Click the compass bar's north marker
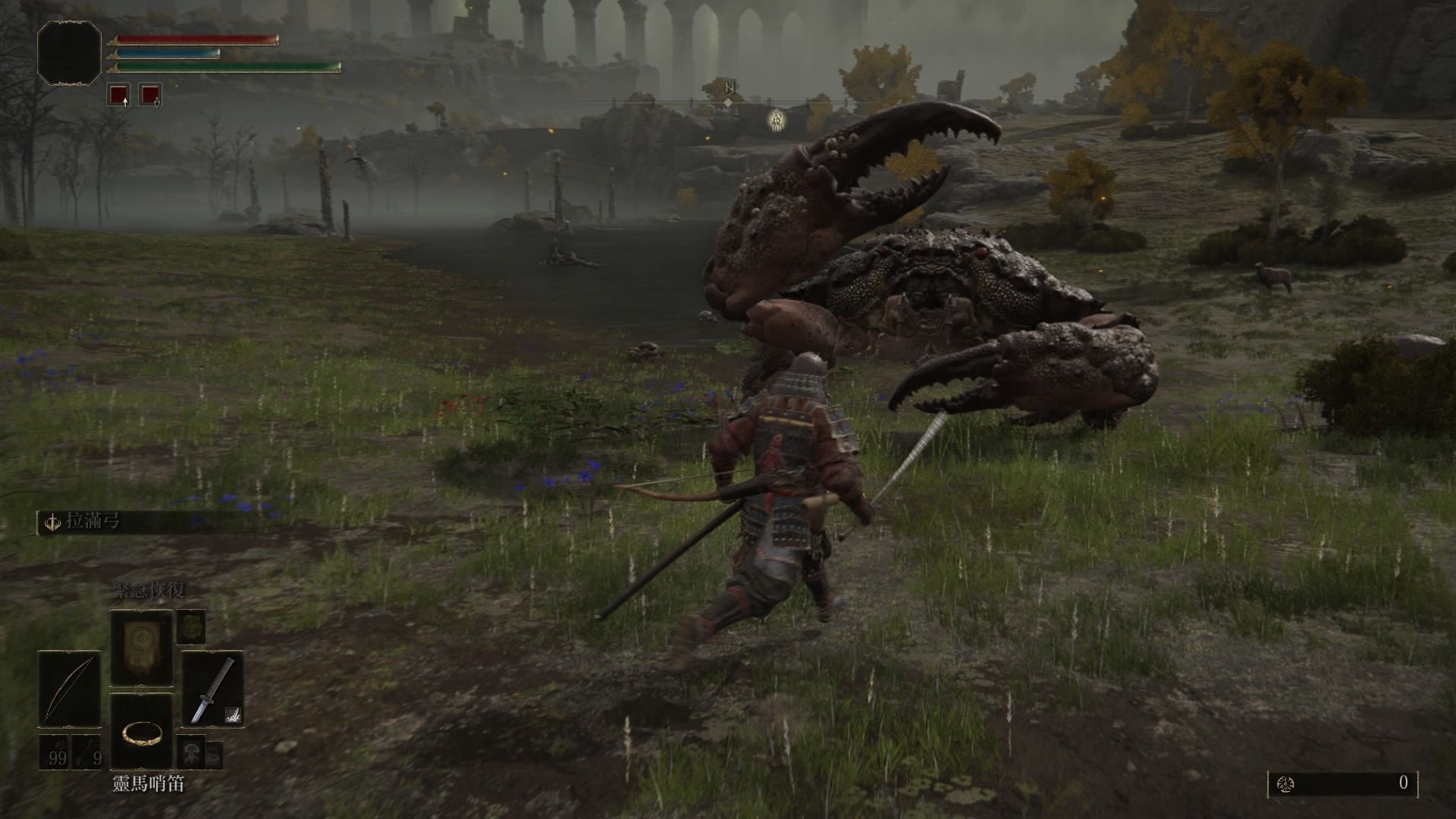 [x=729, y=89]
